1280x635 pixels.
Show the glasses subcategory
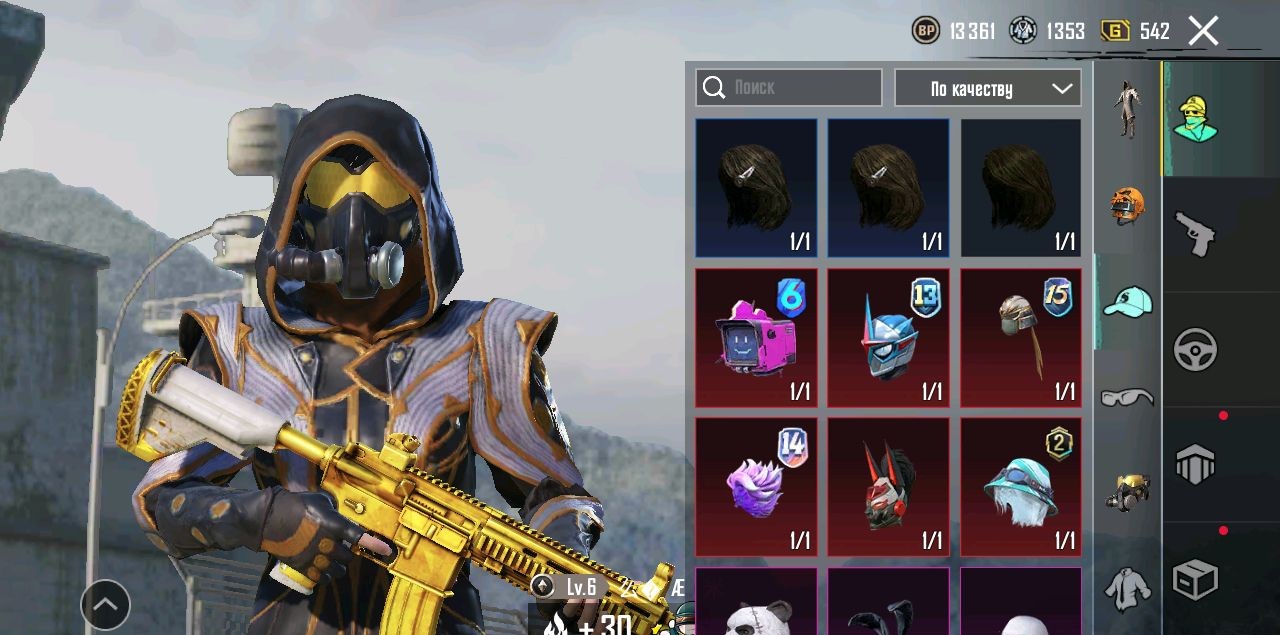tap(1127, 397)
